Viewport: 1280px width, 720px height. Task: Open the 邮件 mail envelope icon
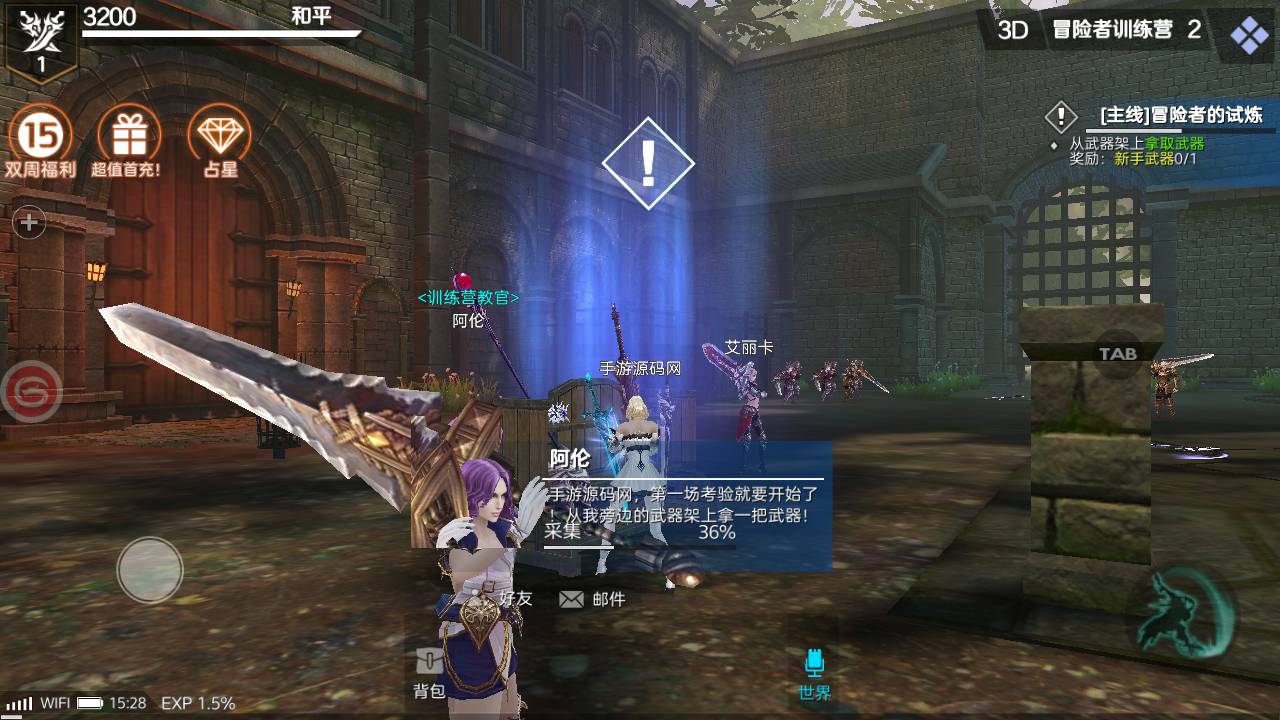pyautogui.click(x=571, y=598)
